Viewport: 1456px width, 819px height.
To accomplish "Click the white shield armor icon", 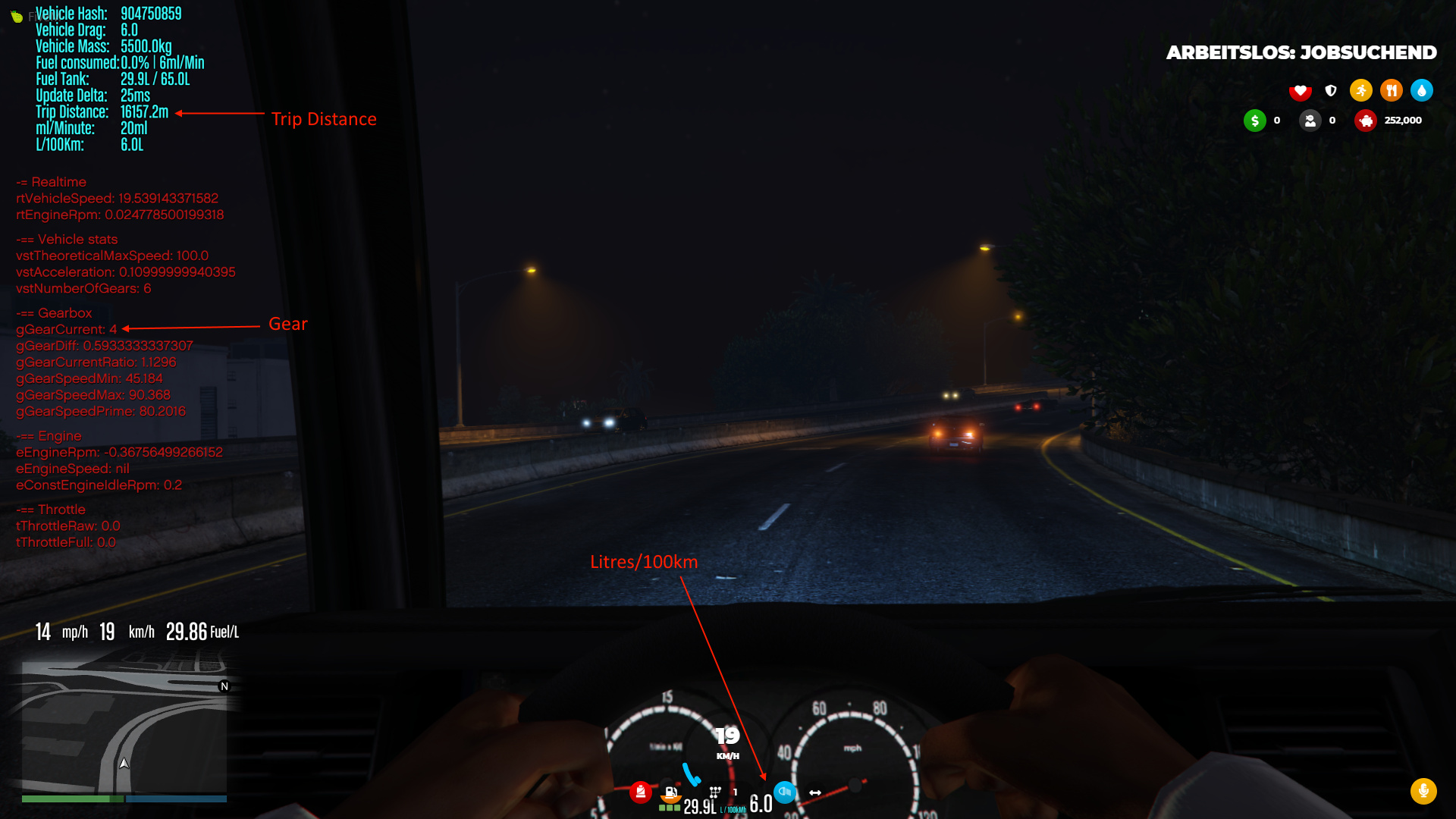I will (x=1331, y=90).
